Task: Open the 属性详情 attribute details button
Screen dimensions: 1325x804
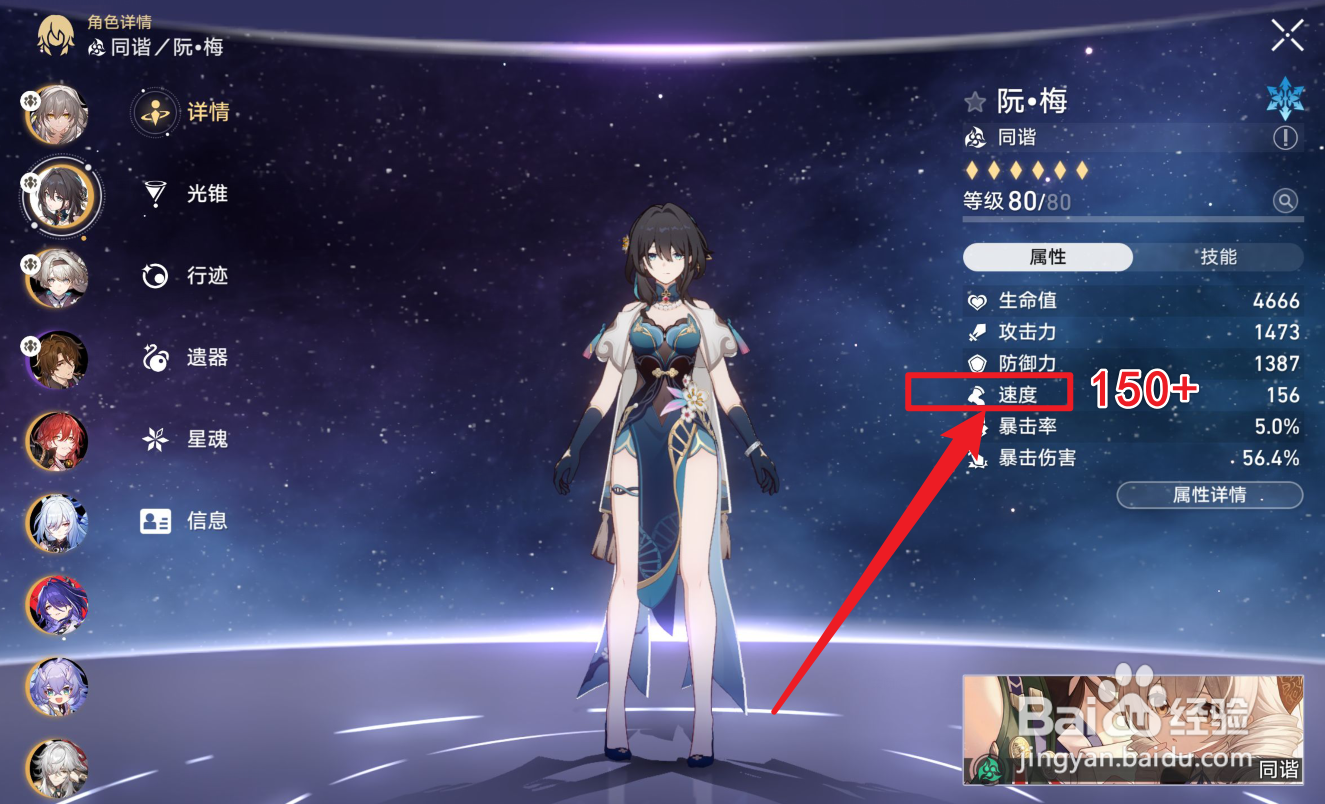Action: 1209,494
